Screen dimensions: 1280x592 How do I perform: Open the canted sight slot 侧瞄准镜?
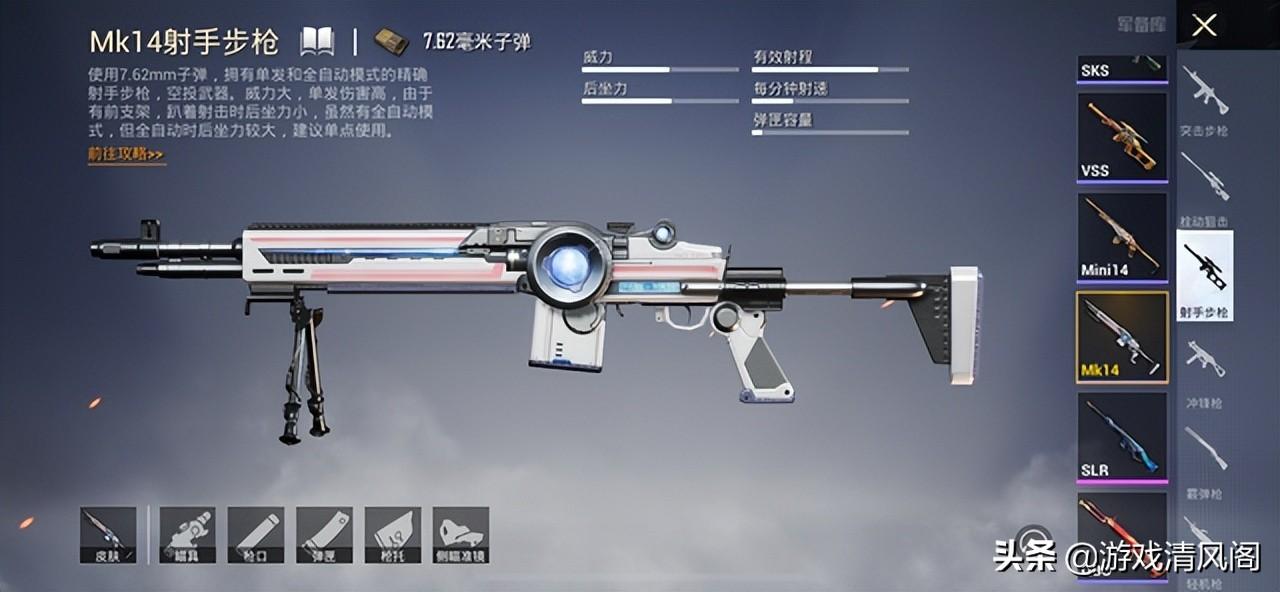point(461,534)
